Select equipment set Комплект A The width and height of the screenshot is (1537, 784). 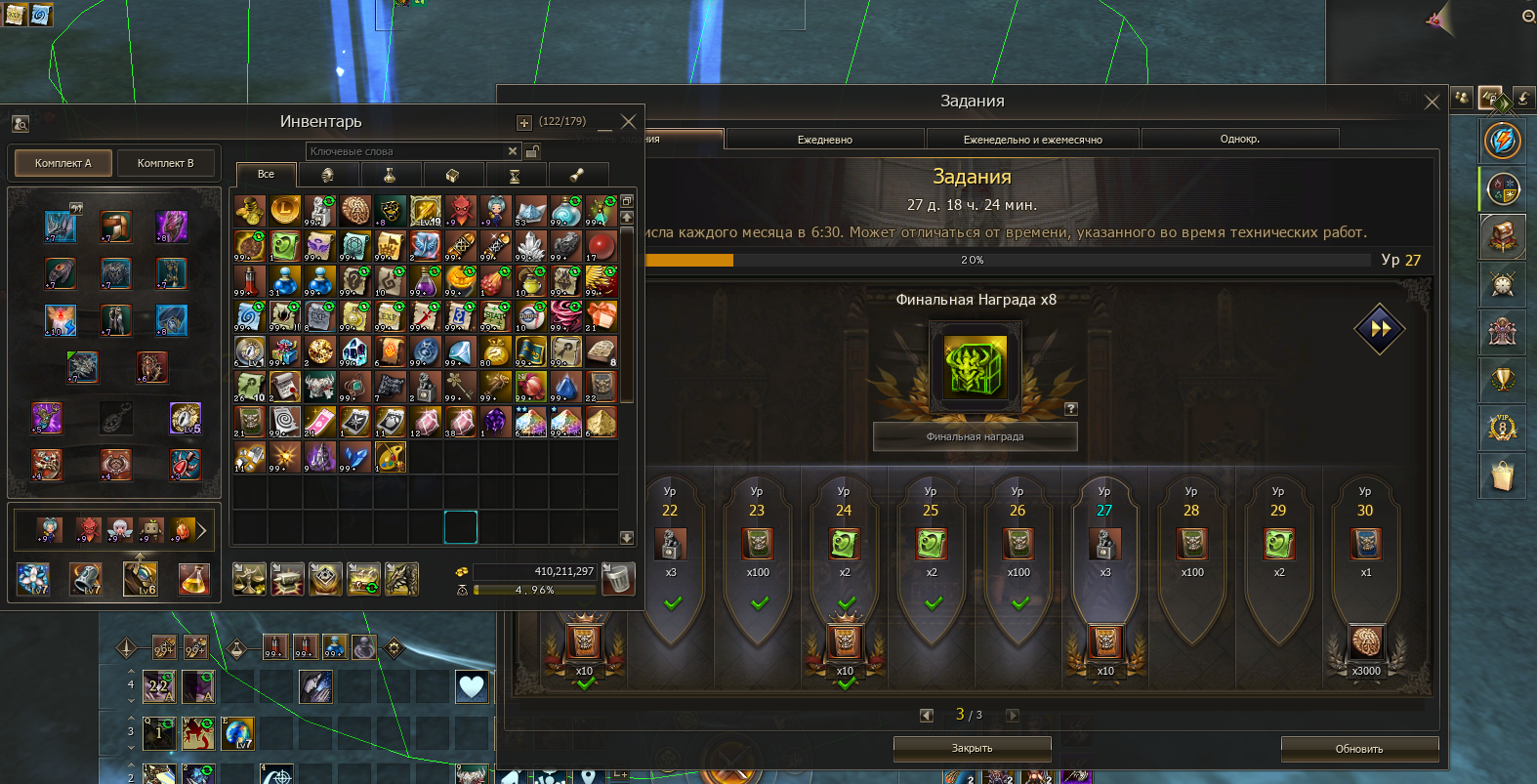[x=63, y=163]
